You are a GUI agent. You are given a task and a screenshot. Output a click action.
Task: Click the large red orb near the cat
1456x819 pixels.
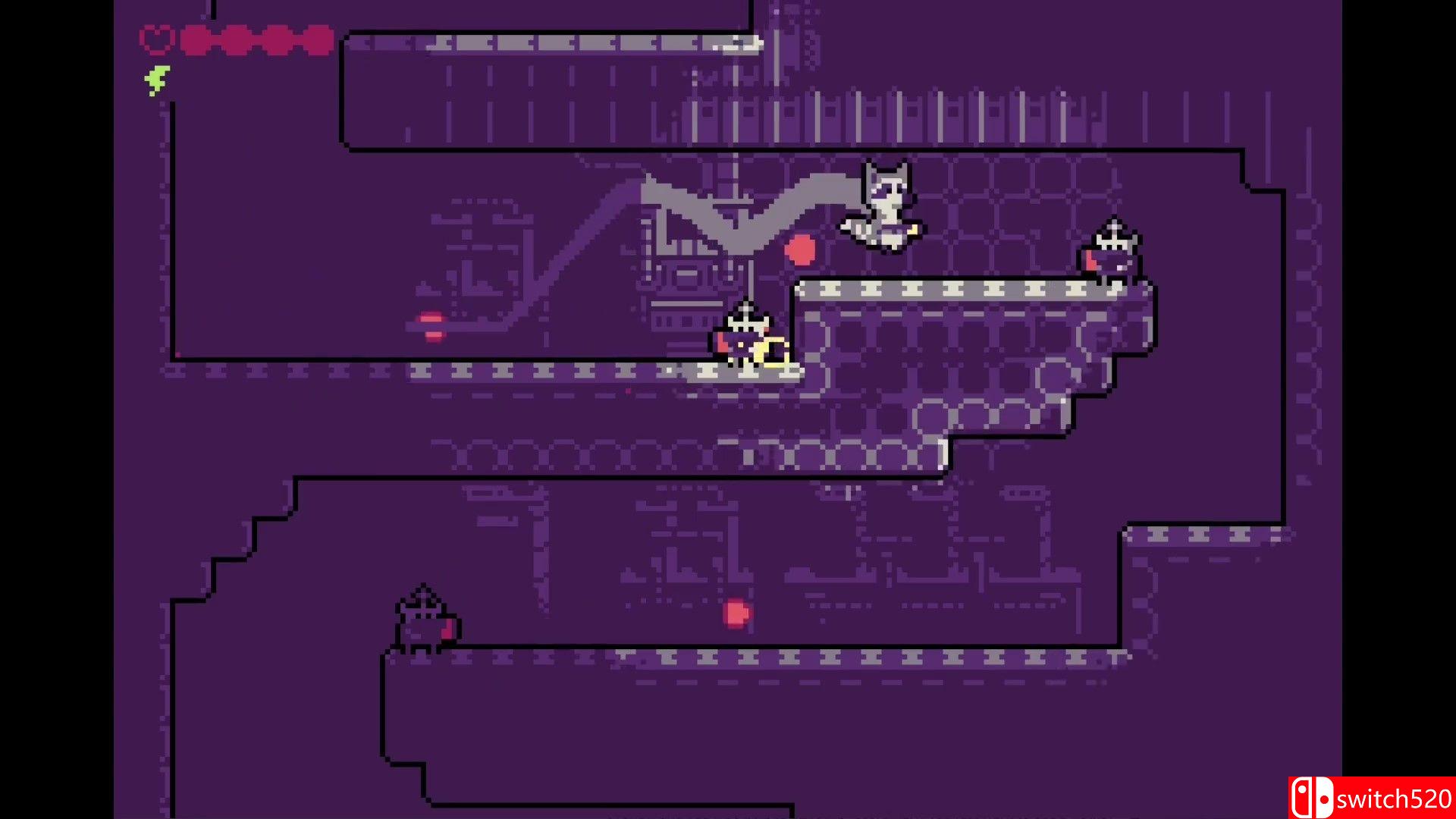click(x=801, y=248)
